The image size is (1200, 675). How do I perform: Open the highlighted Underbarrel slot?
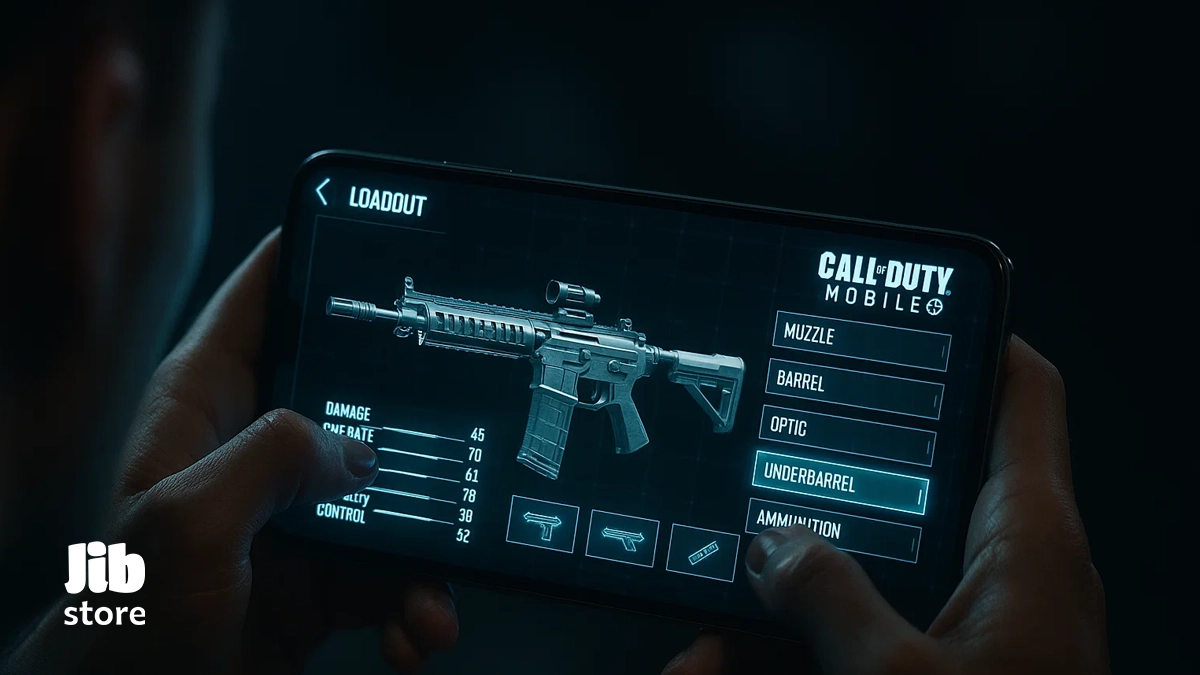(x=840, y=484)
